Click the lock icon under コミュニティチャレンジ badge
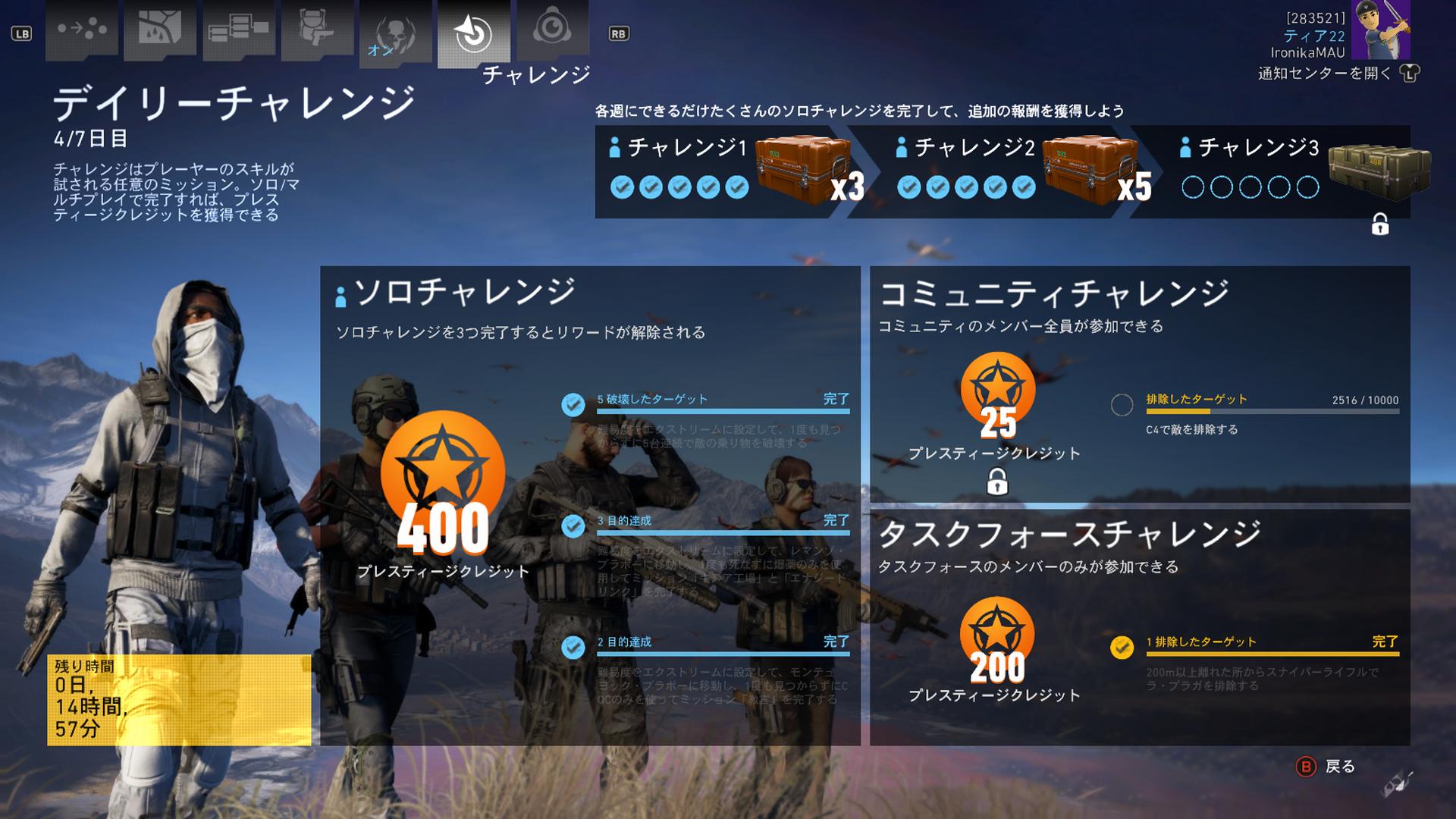This screenshot has height=819, width=1456. (998, 481)
